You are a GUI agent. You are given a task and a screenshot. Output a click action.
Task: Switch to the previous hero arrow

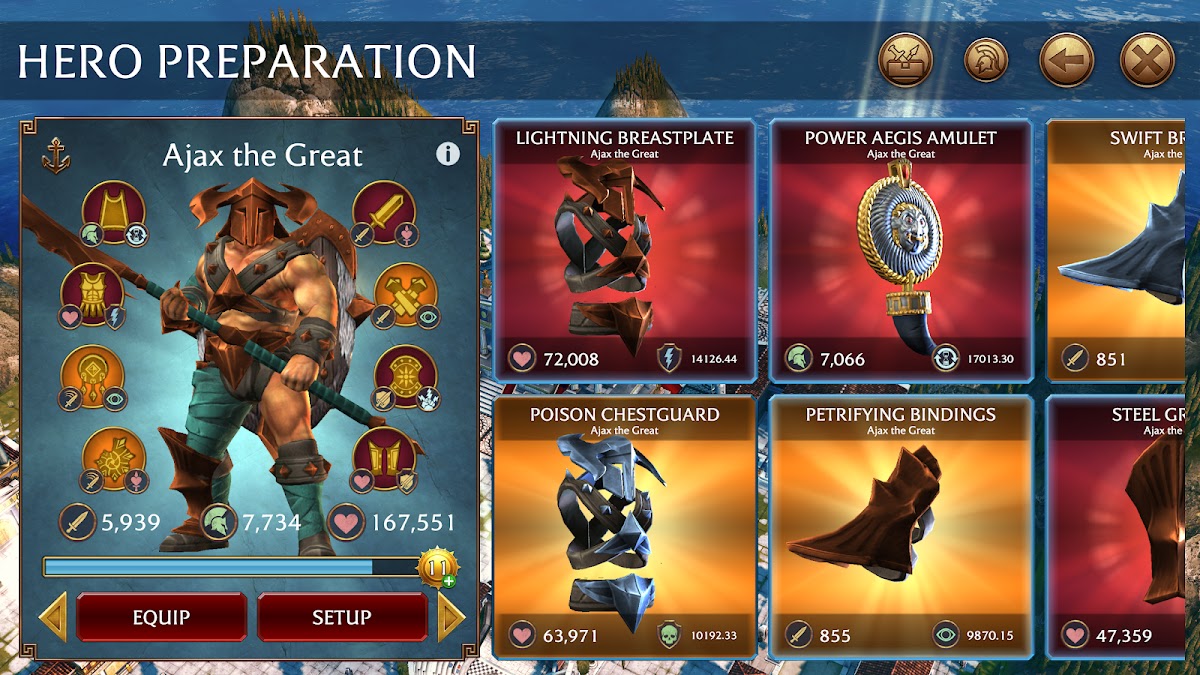(x=53, y=617)
